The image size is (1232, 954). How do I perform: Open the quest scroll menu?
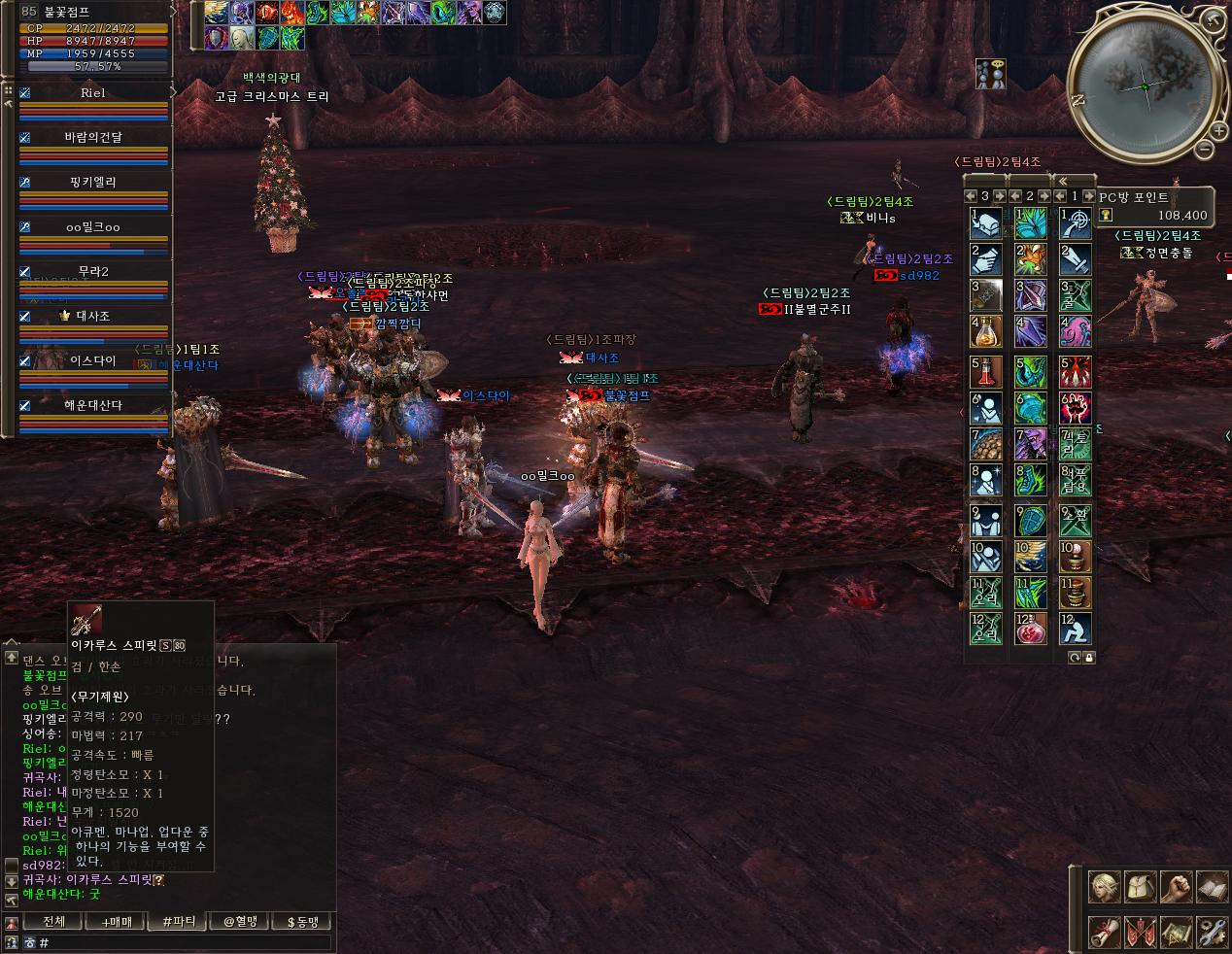pos(1103,931)
